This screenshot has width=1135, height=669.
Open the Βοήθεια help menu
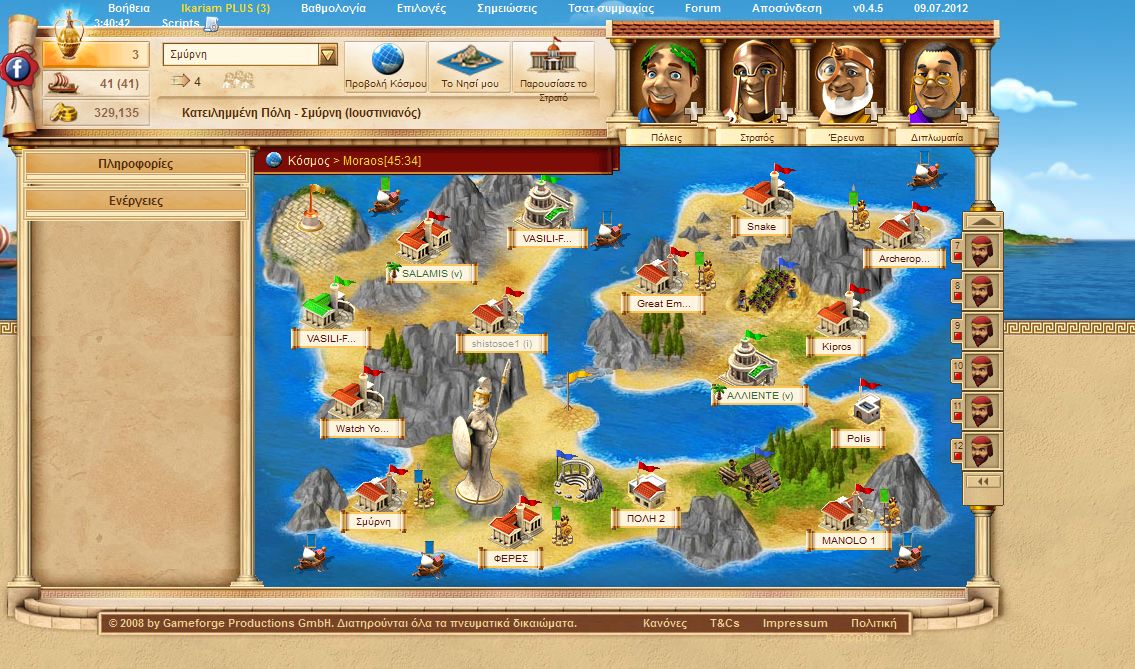click(x=128, y=8)
